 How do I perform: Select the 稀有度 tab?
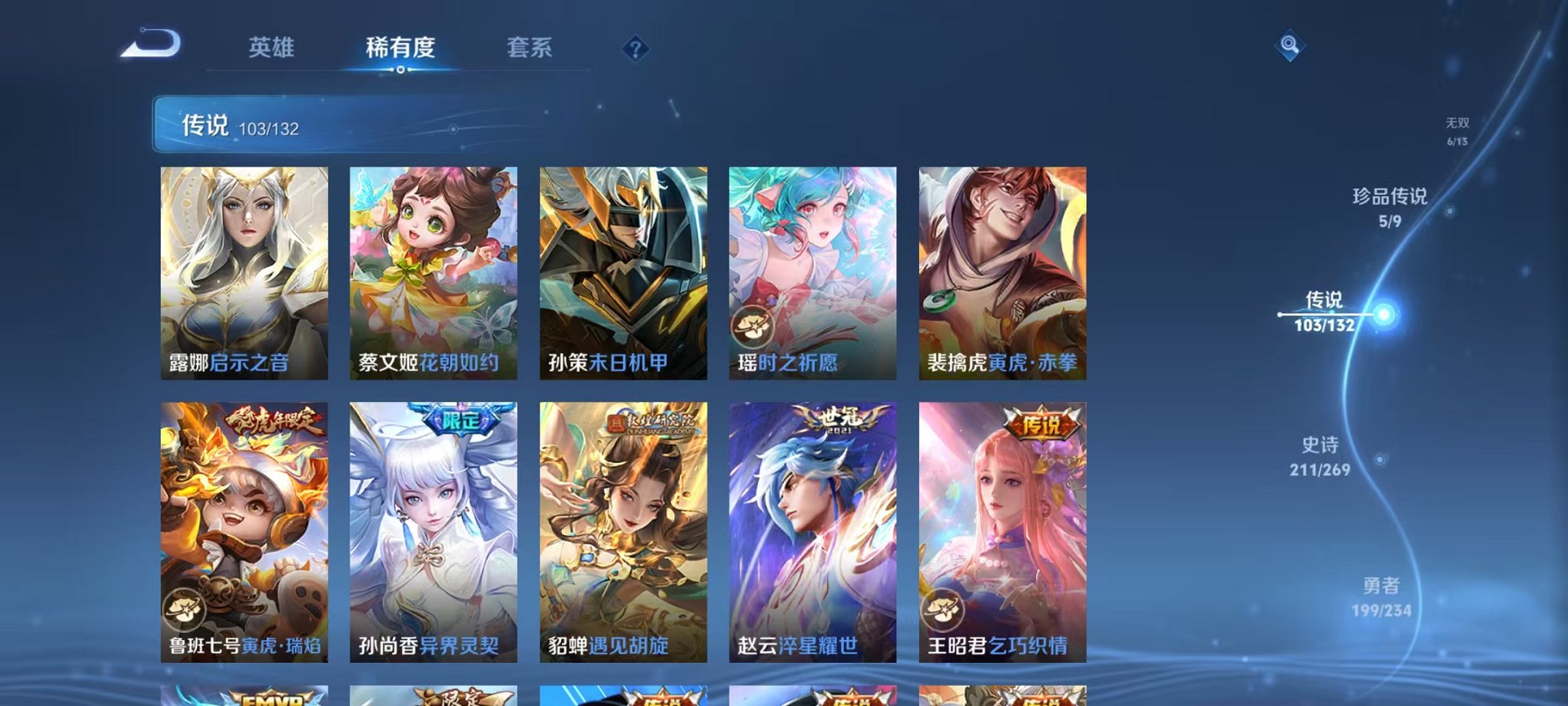(401, 48)
